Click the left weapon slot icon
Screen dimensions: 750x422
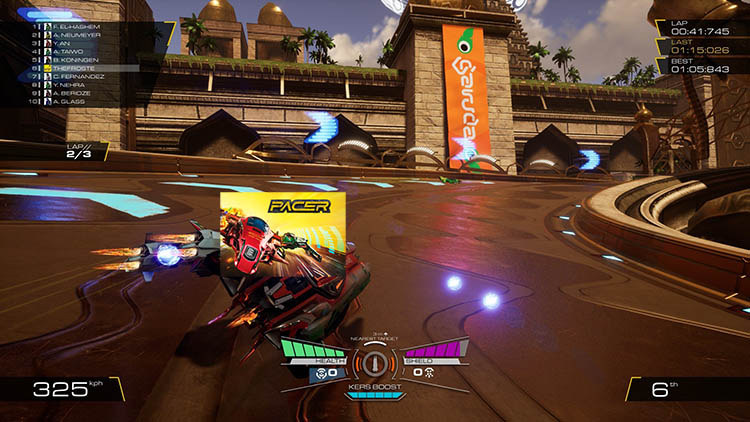click(322, 372)
